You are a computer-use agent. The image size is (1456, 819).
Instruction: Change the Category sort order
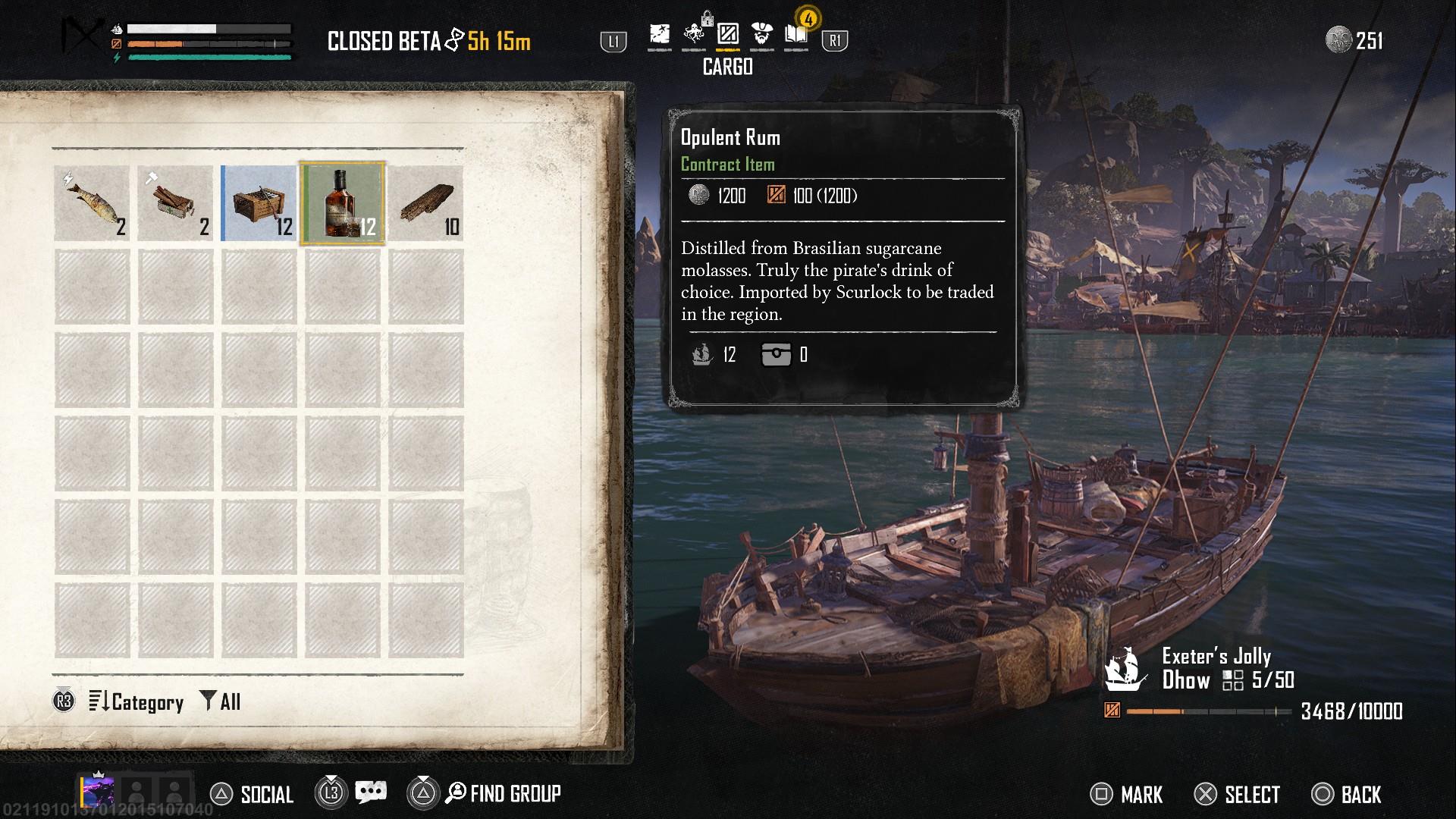136,702
